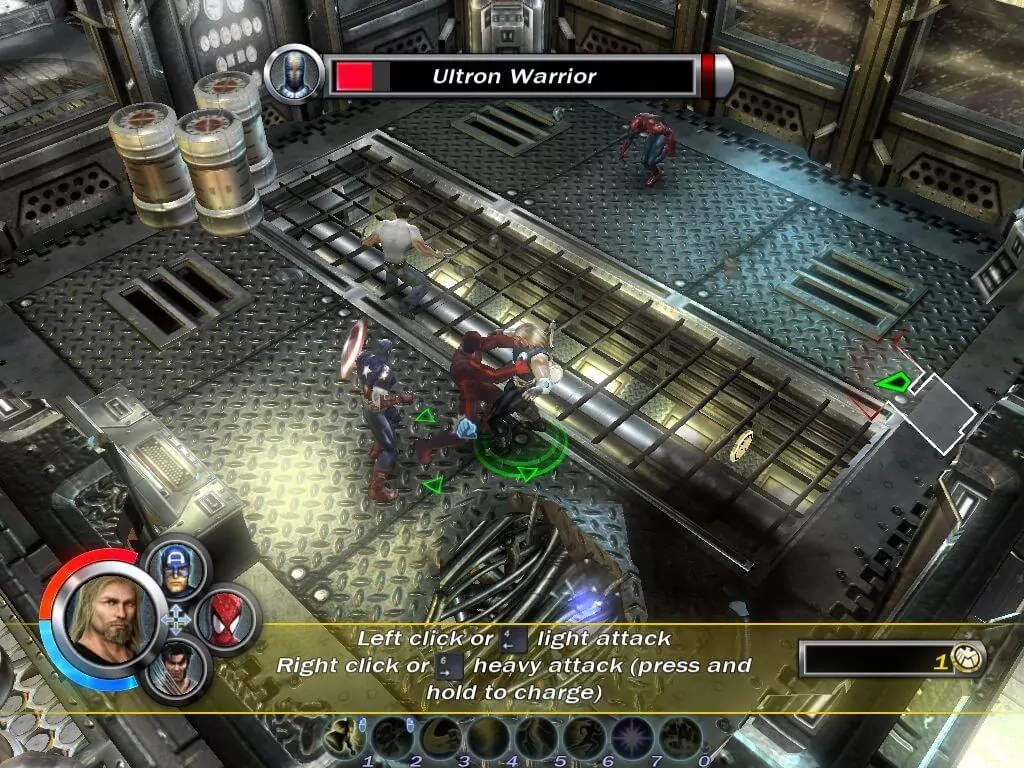Click the Ultron Warrior target portrait
This screenshot has width=1024, height=768.
click(293, 75)
